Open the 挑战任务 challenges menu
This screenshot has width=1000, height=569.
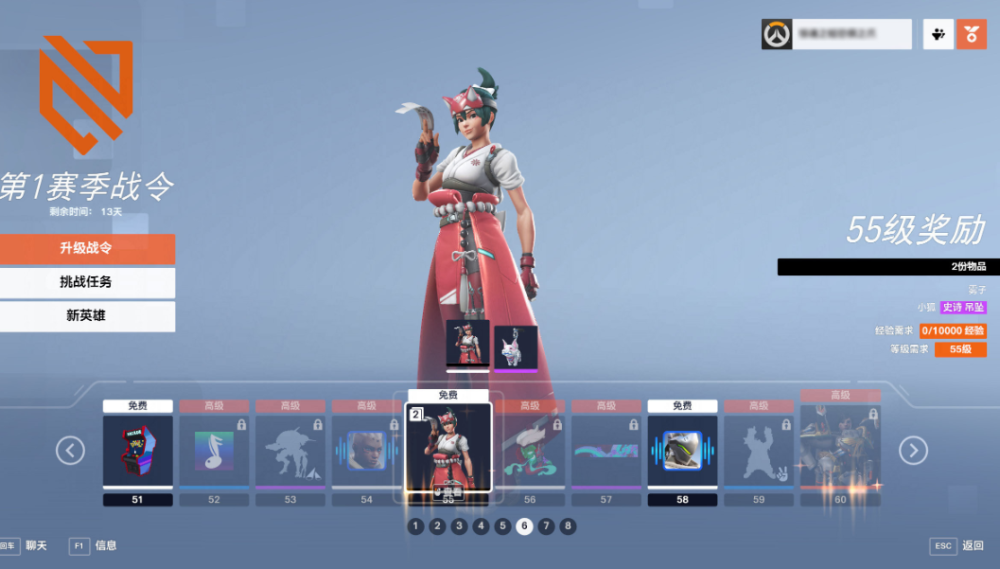[x=87, y=282]
